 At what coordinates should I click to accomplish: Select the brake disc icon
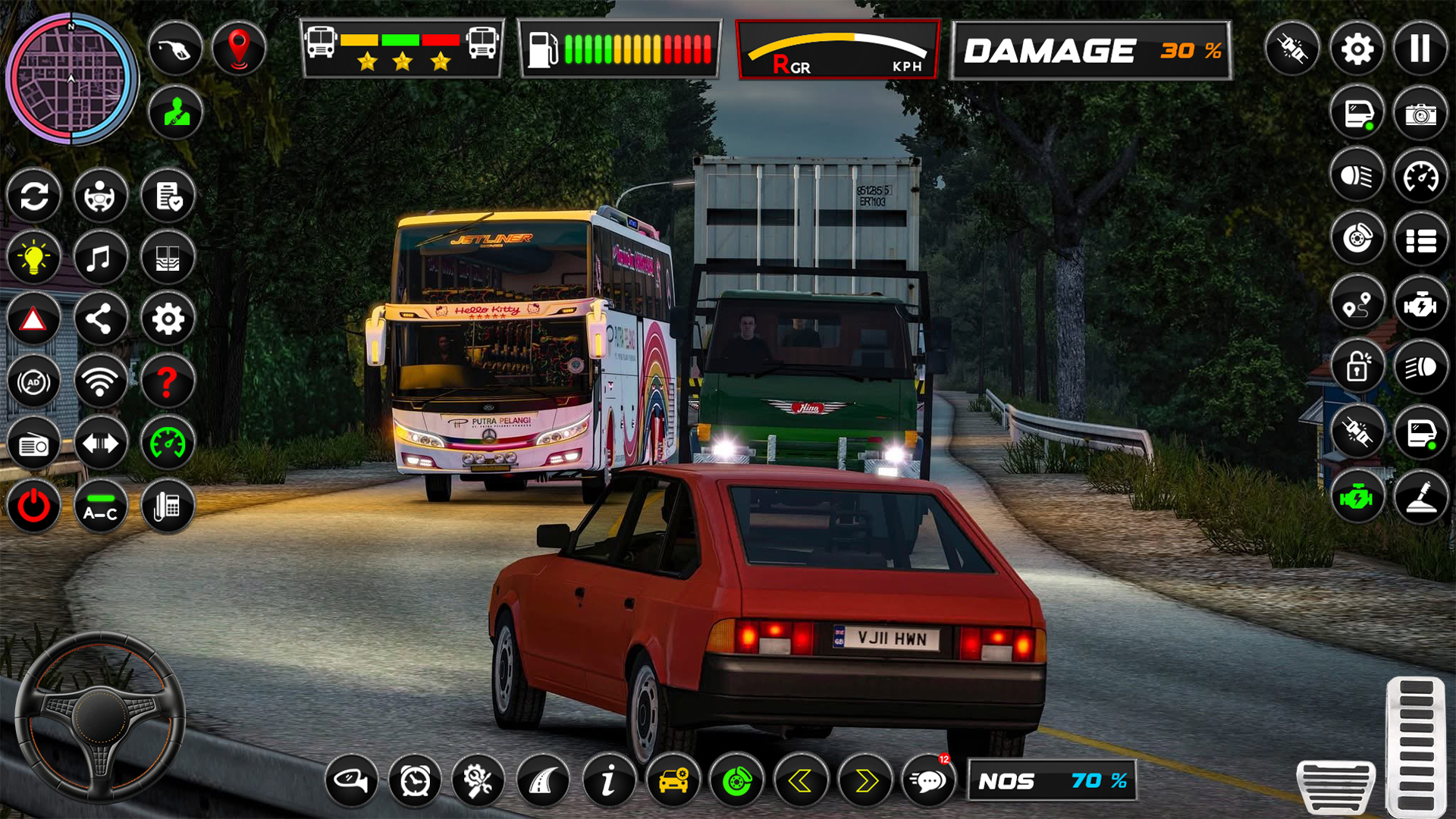(x=1358, y=237)
